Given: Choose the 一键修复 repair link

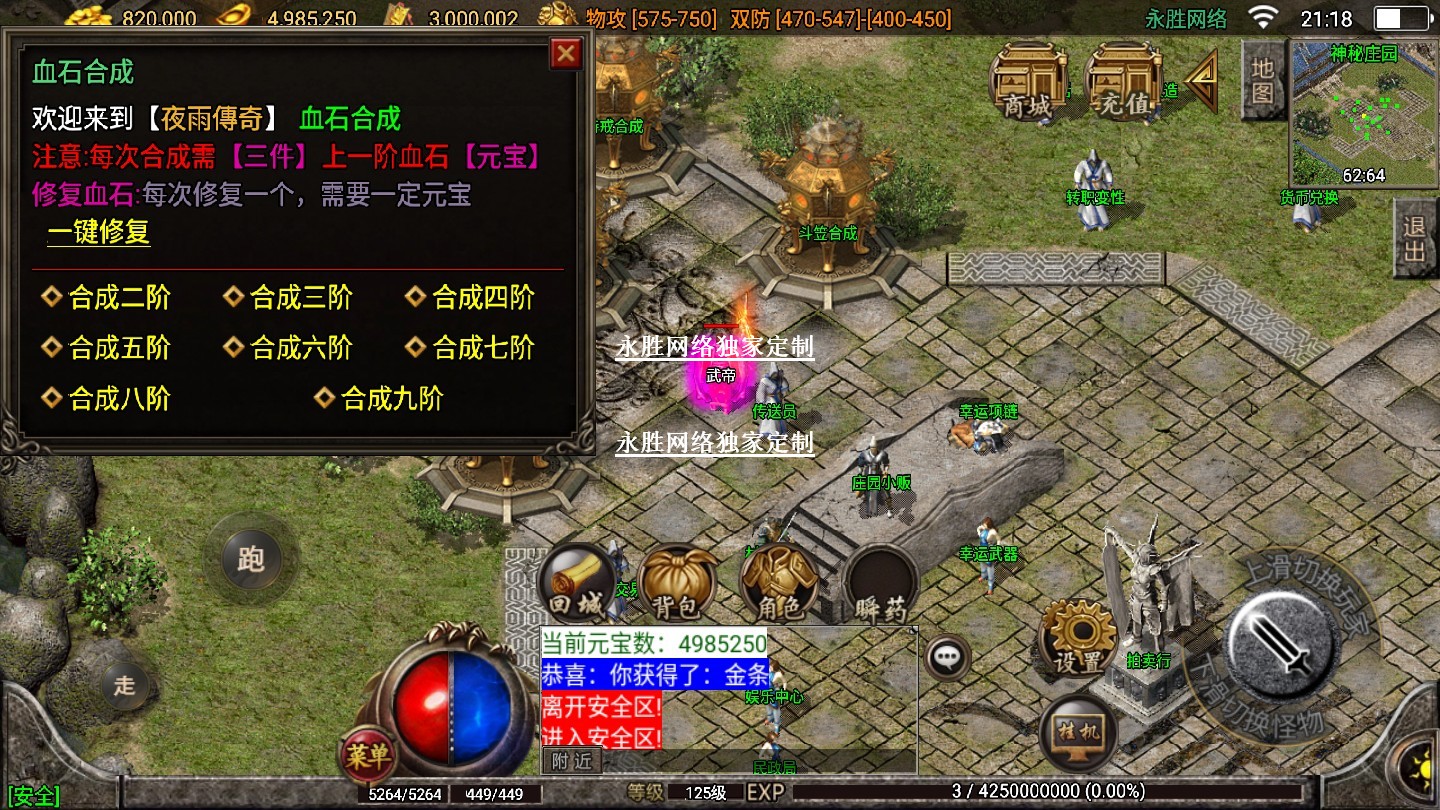Looking at the screenshot, I should 98,233.
